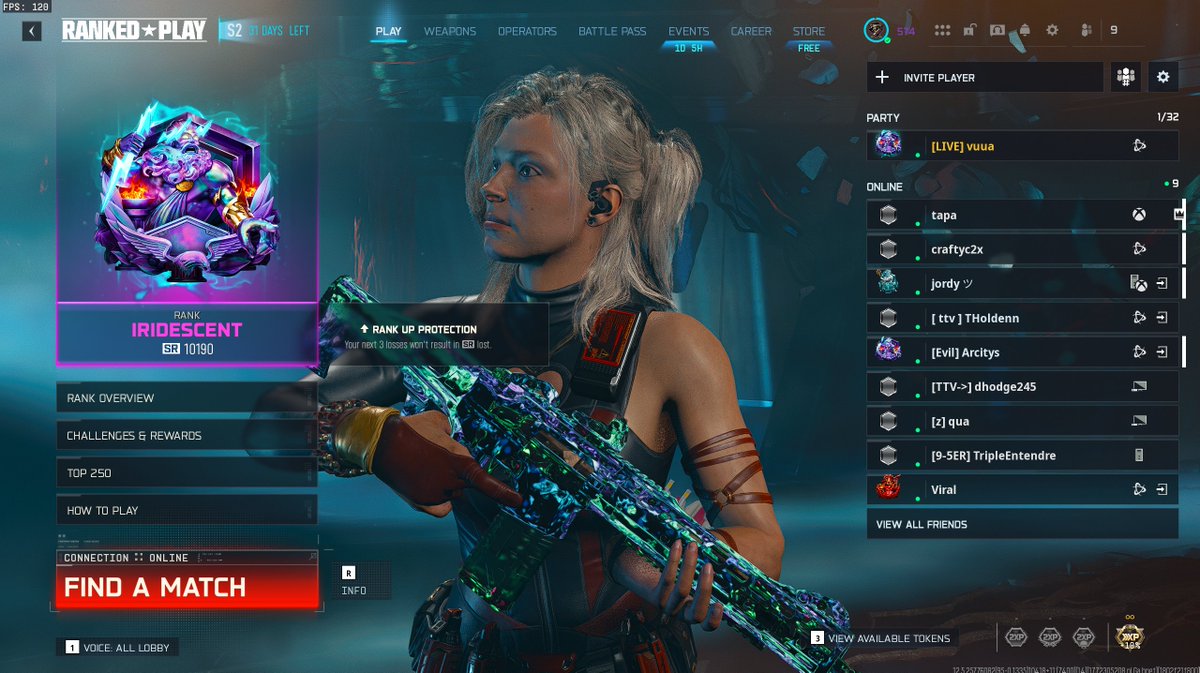Open the Rank Overview menu

tap(186, 398)
